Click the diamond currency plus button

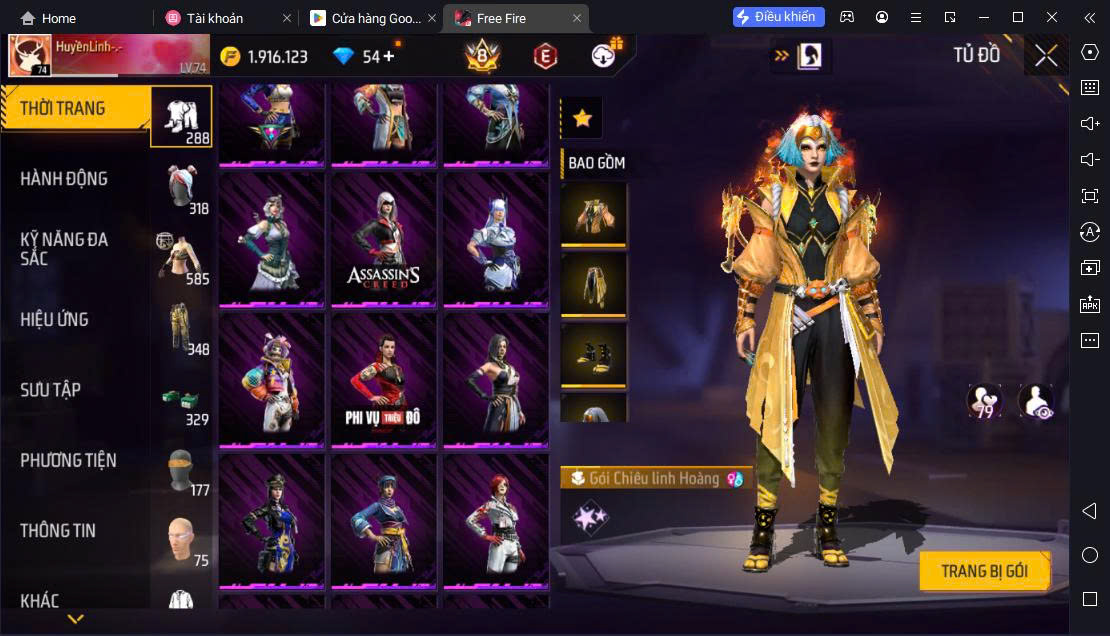coord(388,56)
